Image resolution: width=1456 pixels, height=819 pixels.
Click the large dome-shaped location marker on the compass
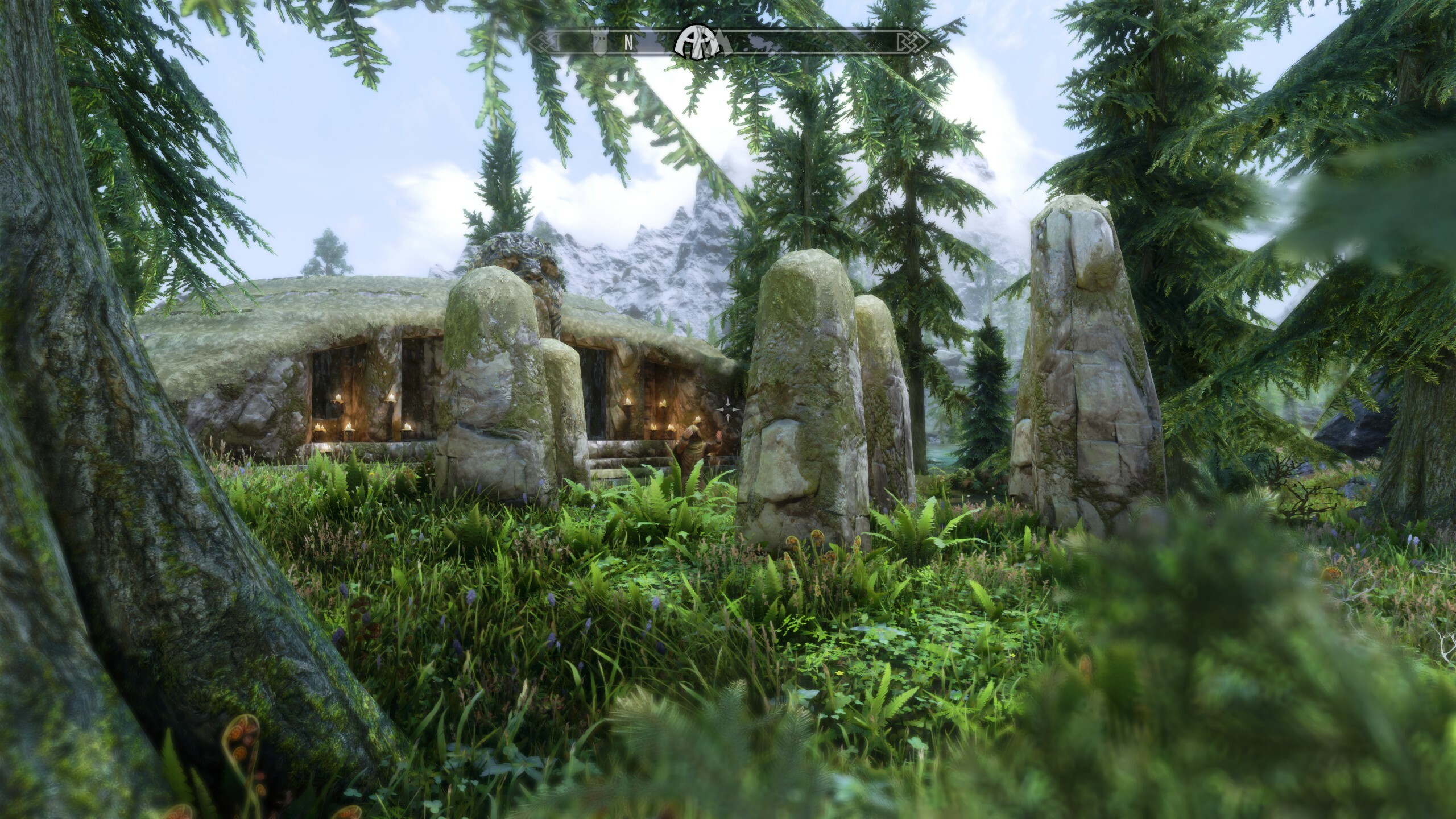[x=697, y=42]
